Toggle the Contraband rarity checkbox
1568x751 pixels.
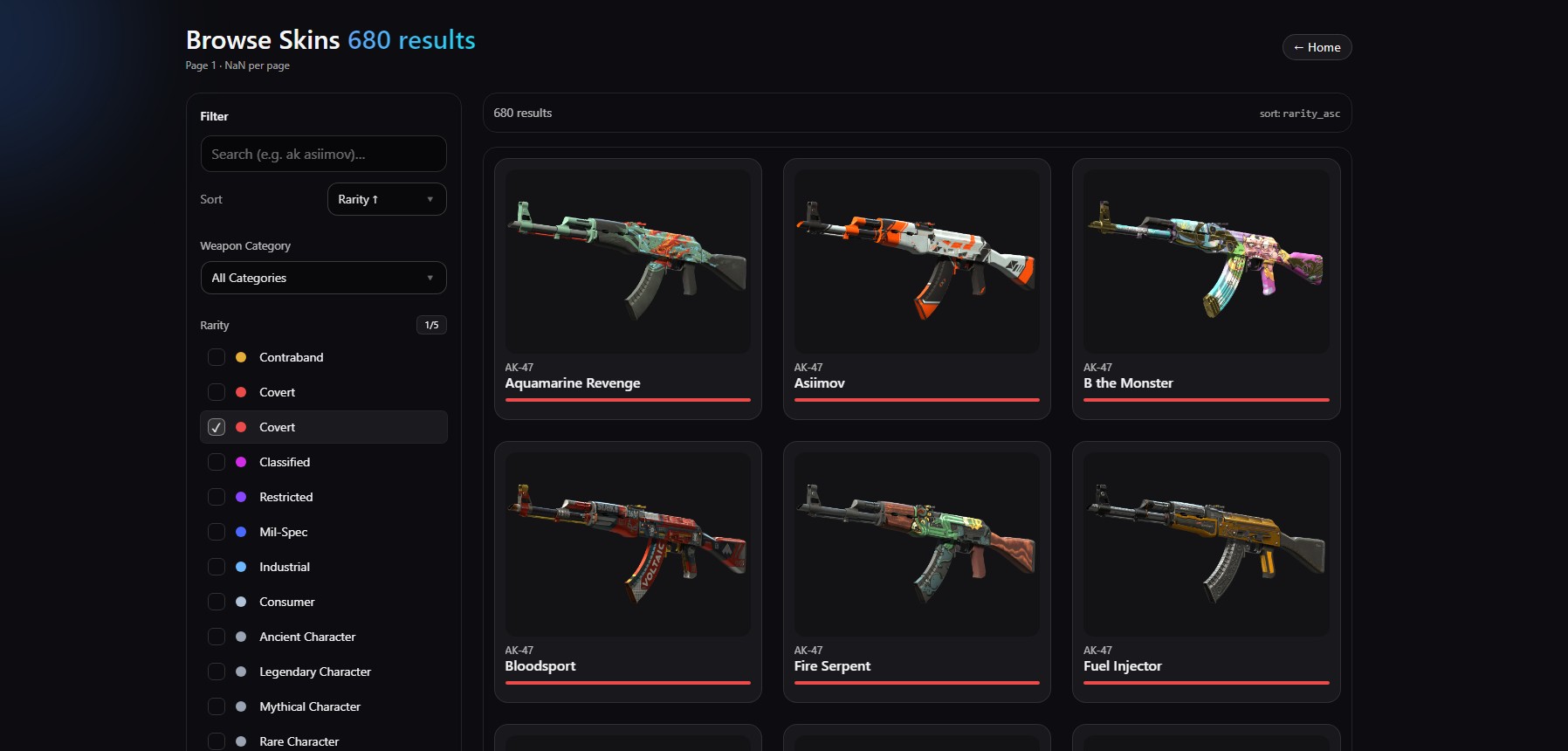point(217,357)
